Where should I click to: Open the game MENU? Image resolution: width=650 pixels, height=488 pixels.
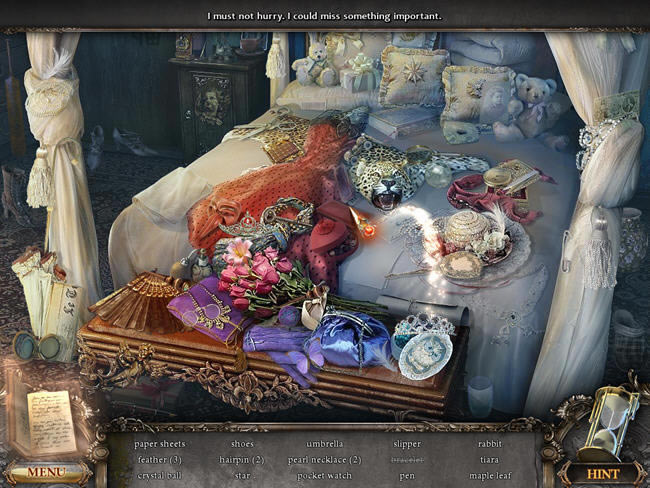tap(47, 472)
